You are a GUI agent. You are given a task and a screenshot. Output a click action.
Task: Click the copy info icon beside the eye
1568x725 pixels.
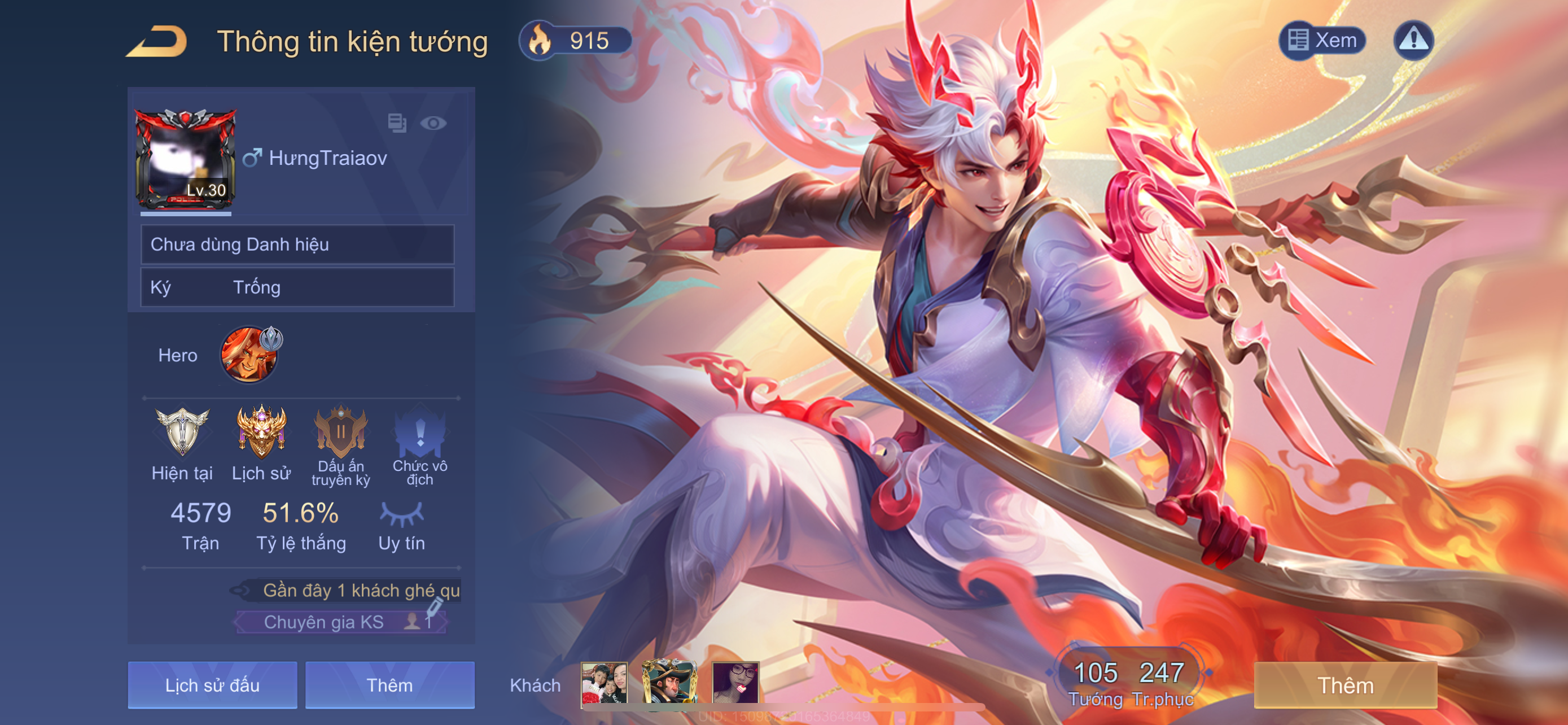(x=397, y=124)
